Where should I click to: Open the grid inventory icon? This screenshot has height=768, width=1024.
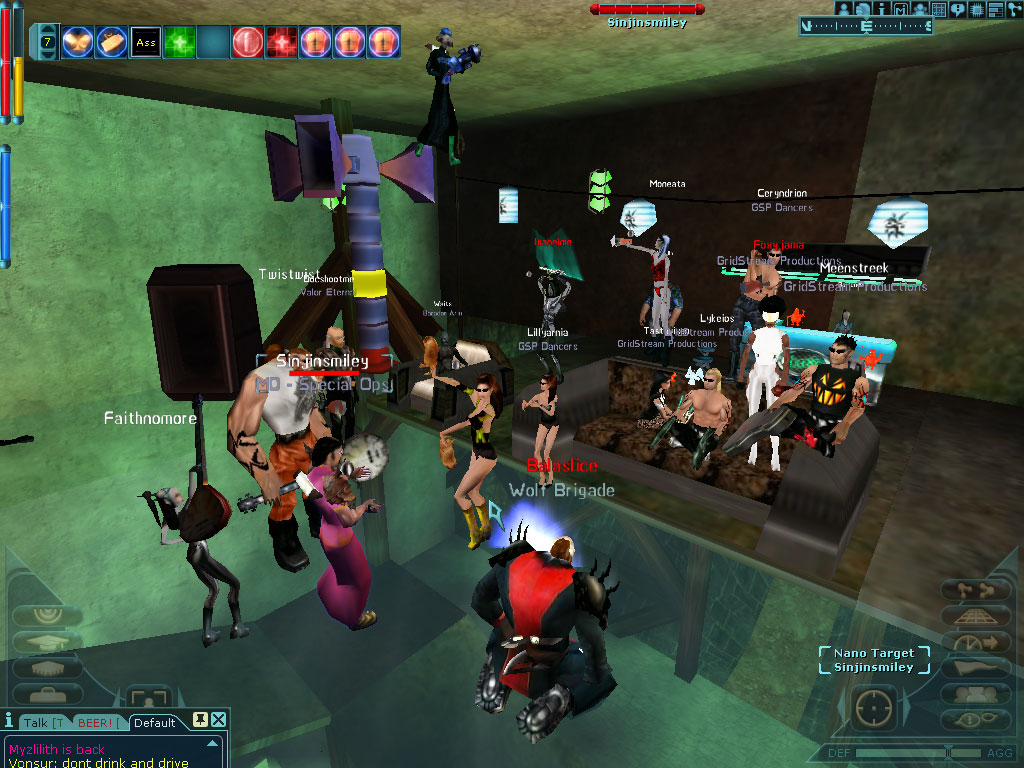[x=939, y=9]
